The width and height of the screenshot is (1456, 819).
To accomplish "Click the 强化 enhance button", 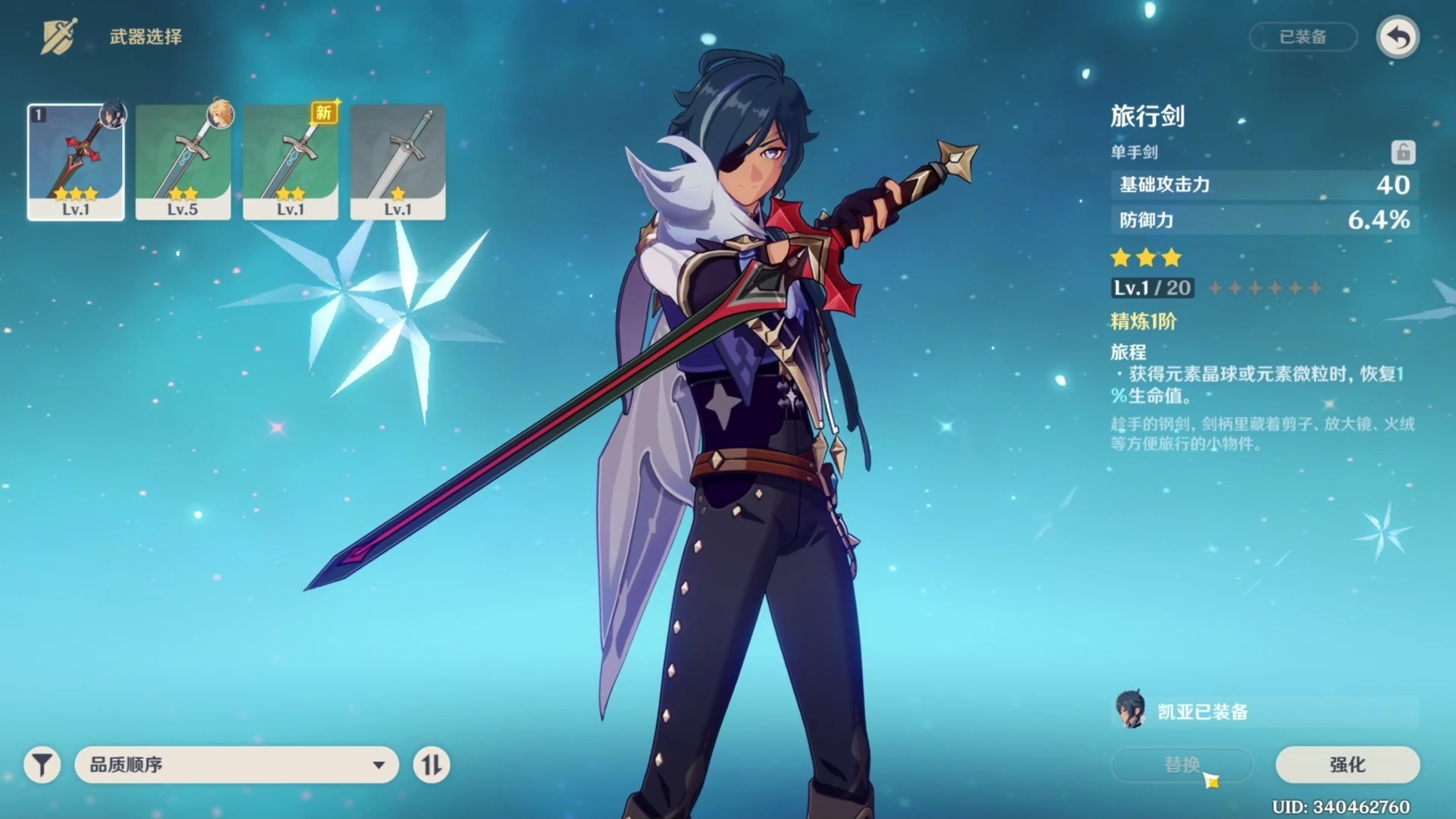I will coord(1348,764).
